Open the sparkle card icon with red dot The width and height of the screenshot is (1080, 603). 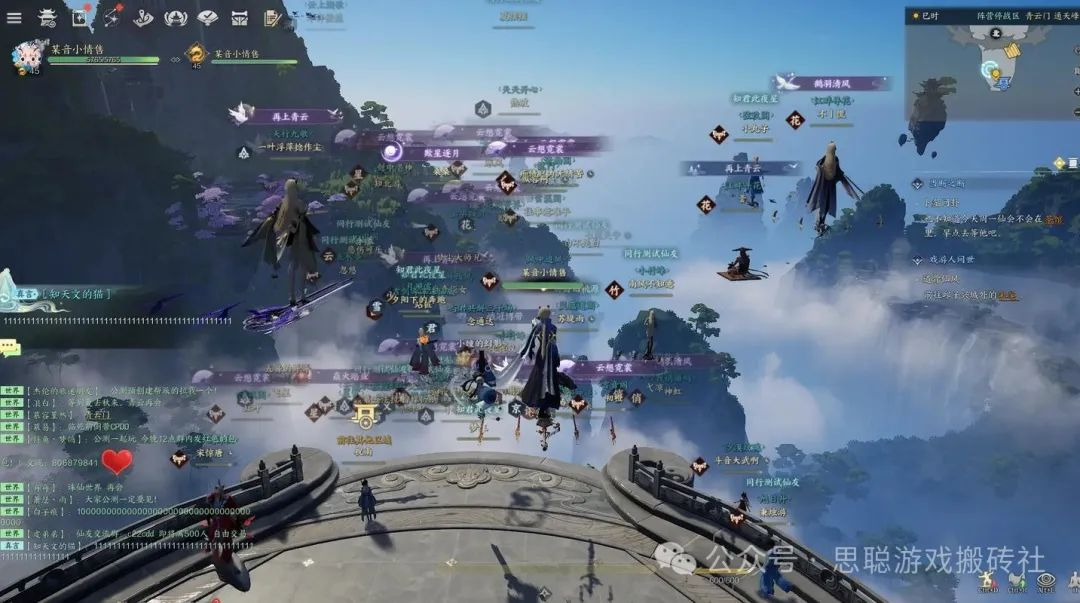click(x=80, y=17)
